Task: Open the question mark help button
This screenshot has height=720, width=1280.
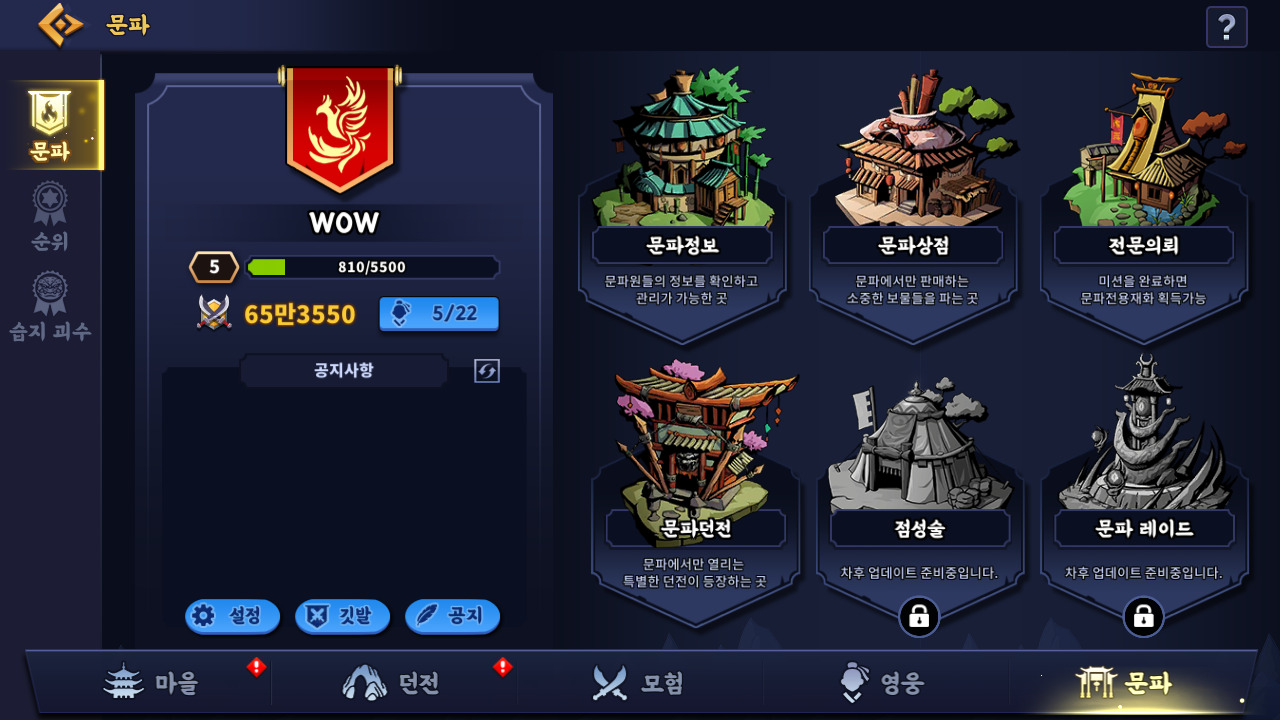Action: coord(1226,27)
